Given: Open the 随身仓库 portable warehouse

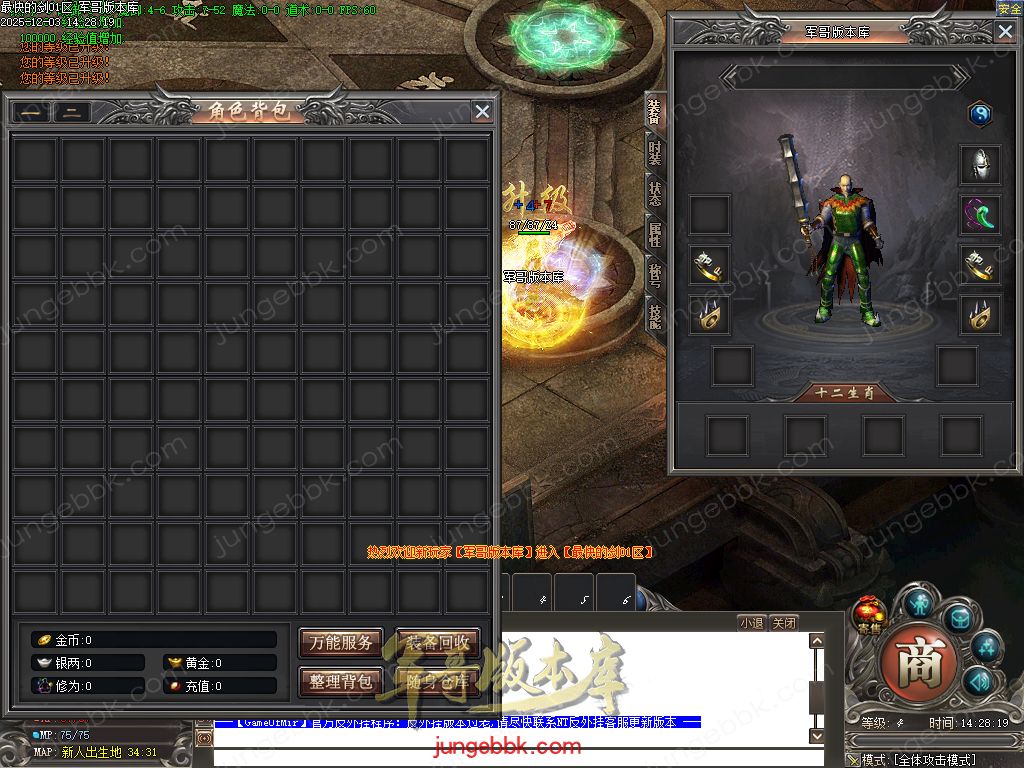Looking at the screenshot, I should (438, 682).
